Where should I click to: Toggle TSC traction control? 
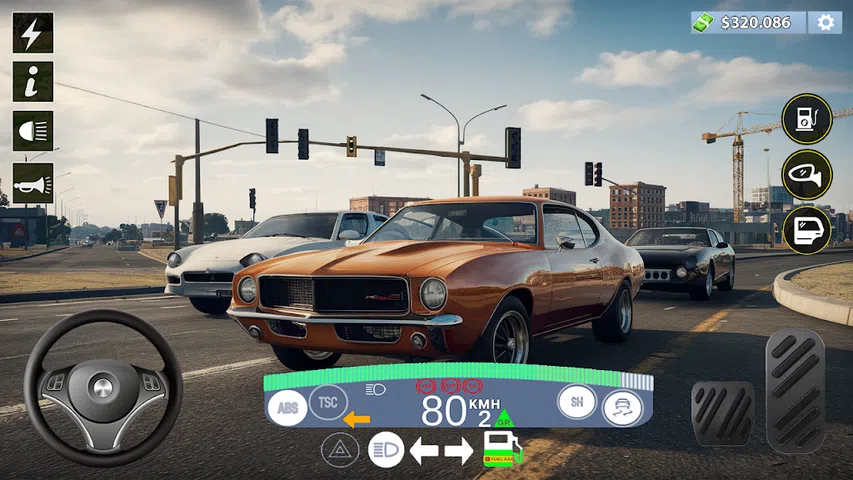click(x=328, y=402)
